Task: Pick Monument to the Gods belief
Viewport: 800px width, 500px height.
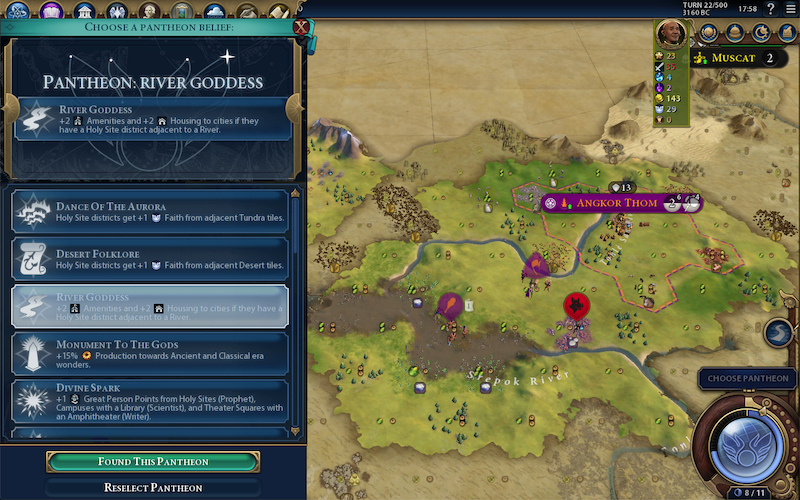Action: 150,354
